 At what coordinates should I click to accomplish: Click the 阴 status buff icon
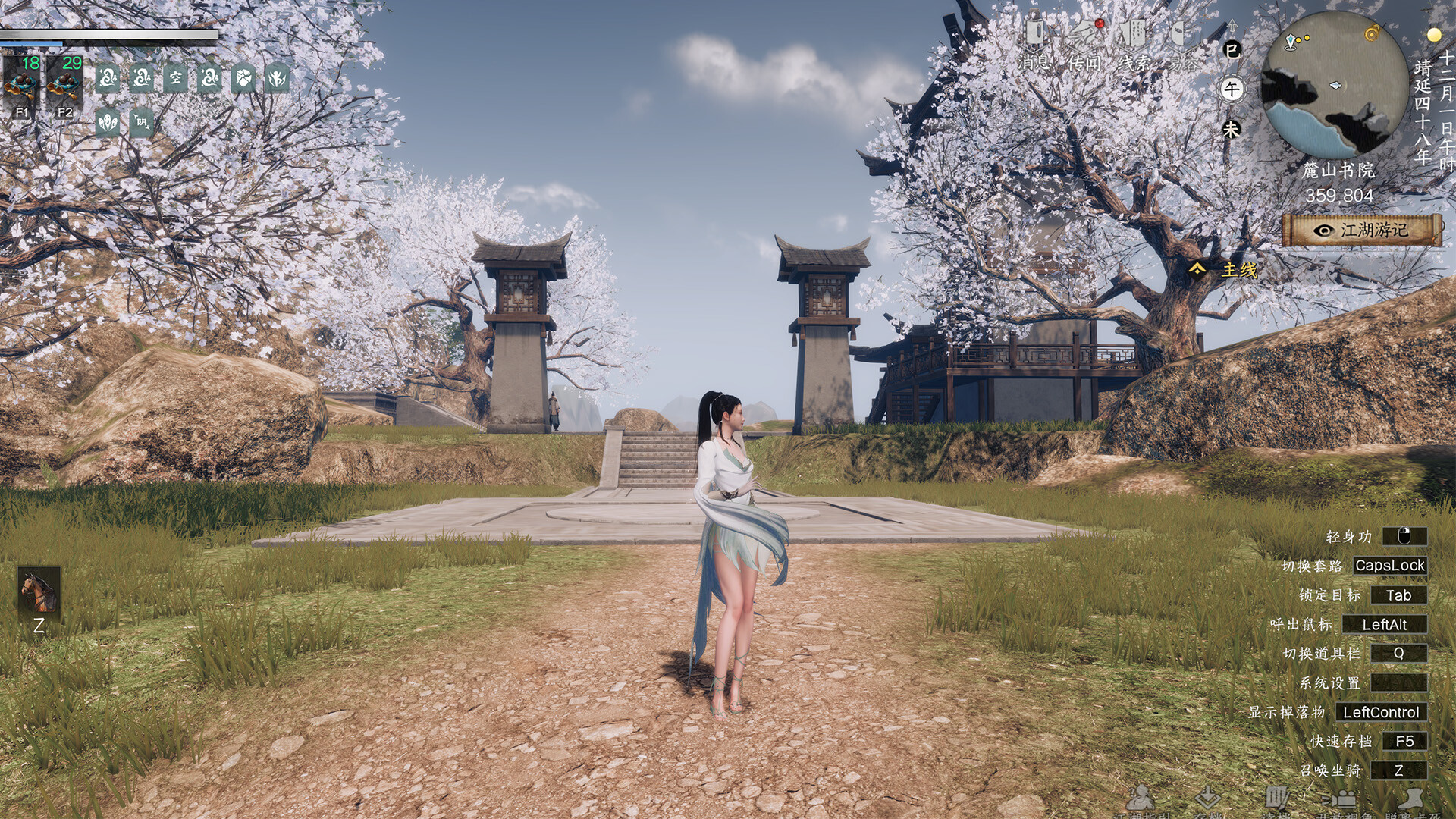tap(142, 121)
